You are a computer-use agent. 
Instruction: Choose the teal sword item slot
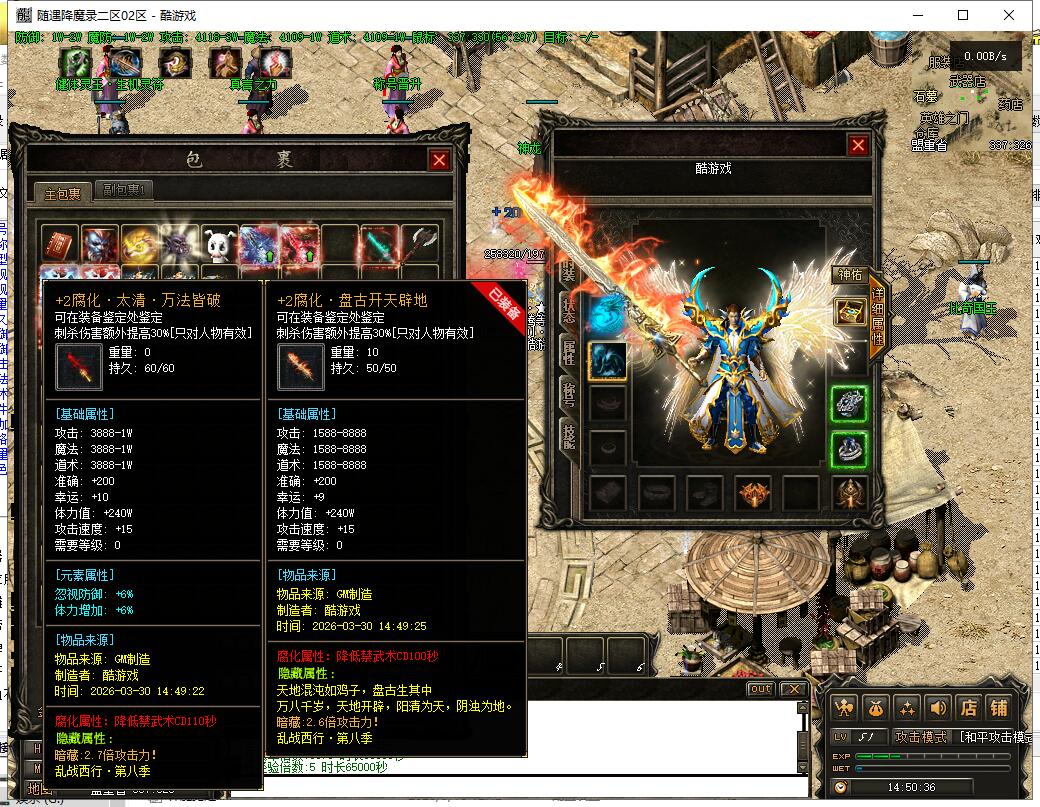pyautogui.click(x=380, y=244)
